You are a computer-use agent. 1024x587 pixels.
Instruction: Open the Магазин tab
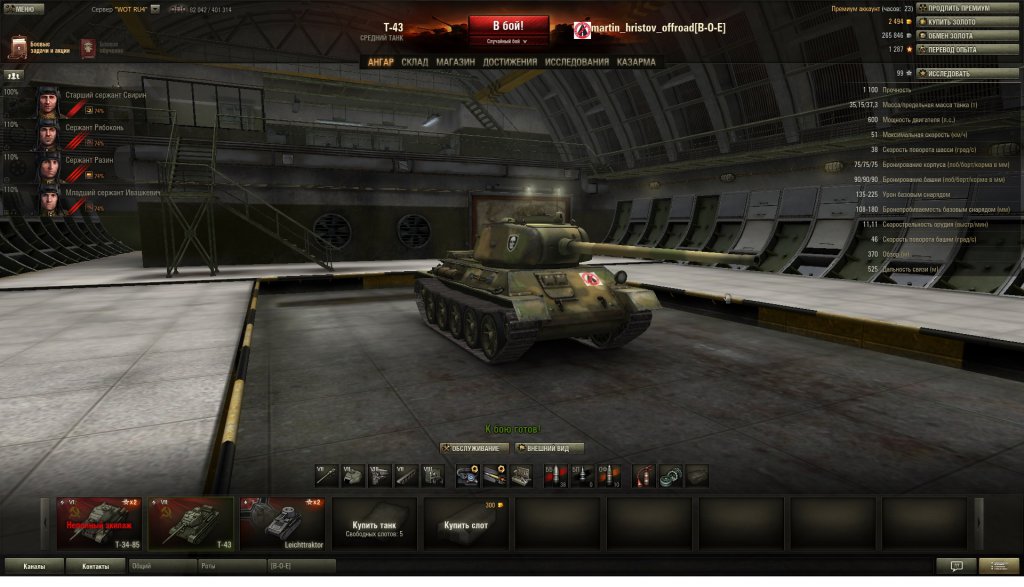[455, 62]
